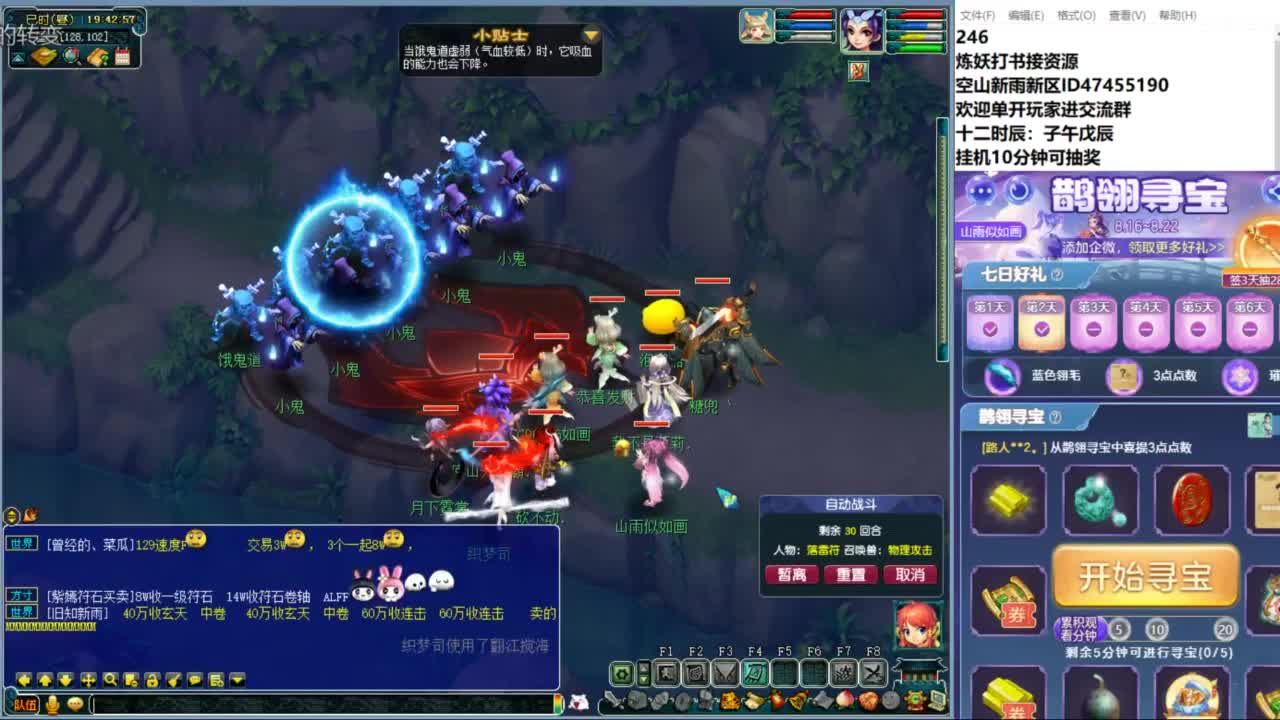Toggle the chat lock icon

point(151,681)
